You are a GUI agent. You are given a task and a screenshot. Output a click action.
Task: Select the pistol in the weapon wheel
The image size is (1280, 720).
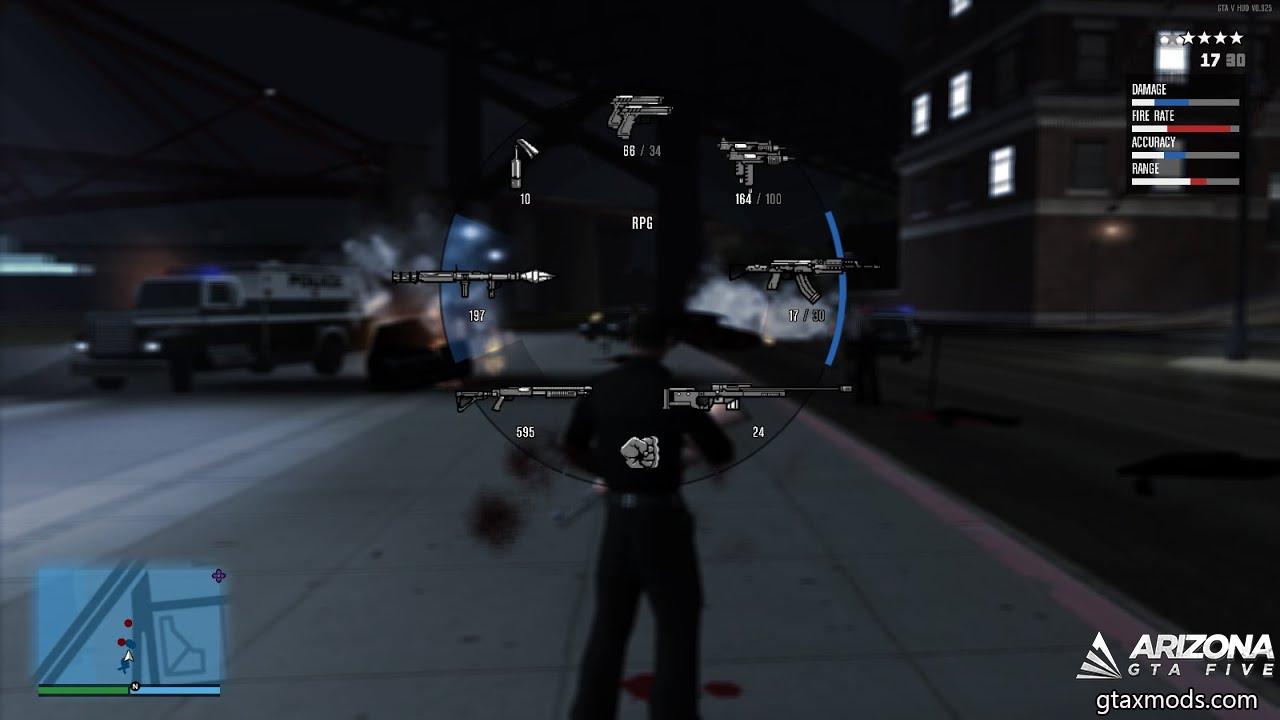pyautogui.click(x=640, y=115)
